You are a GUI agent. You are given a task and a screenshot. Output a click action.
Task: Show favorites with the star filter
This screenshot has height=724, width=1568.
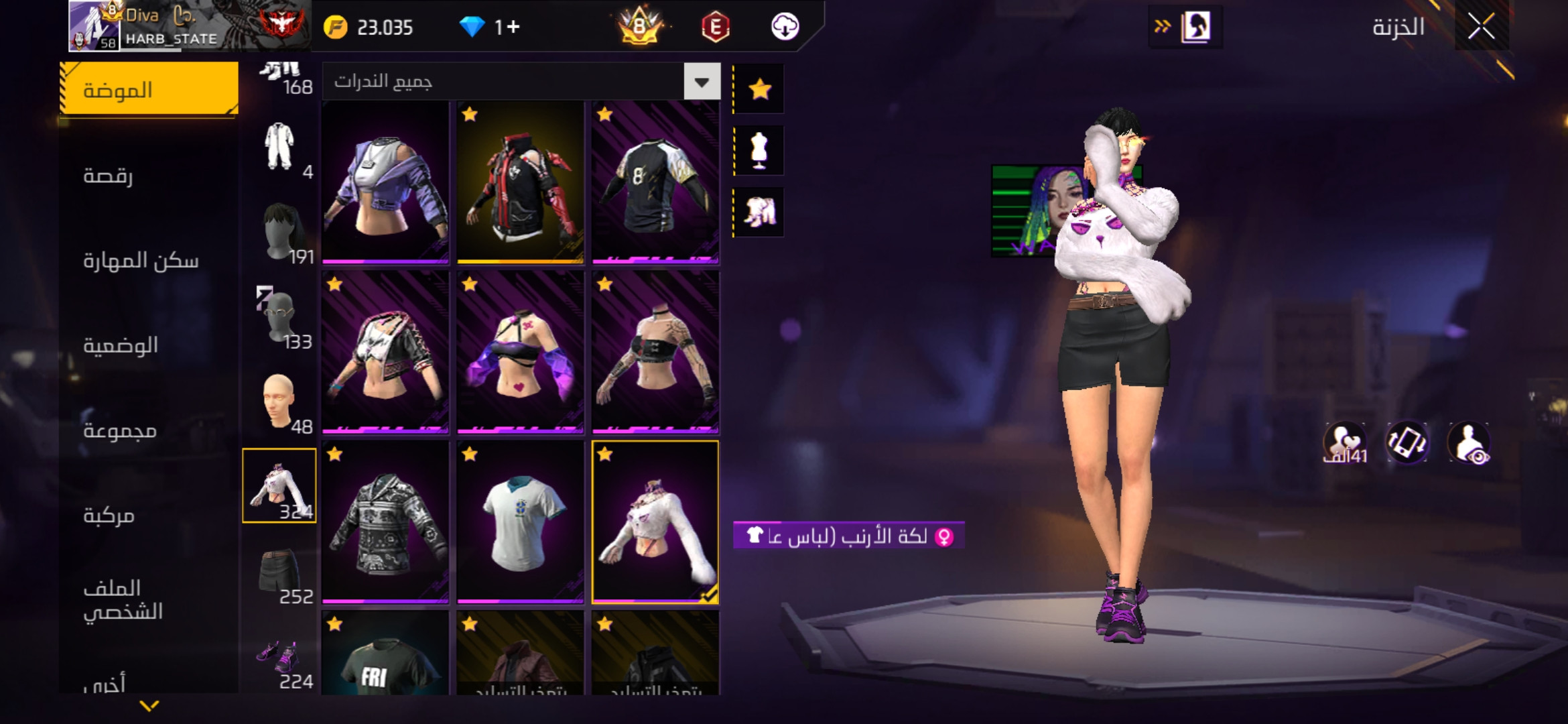click(759, 89)
